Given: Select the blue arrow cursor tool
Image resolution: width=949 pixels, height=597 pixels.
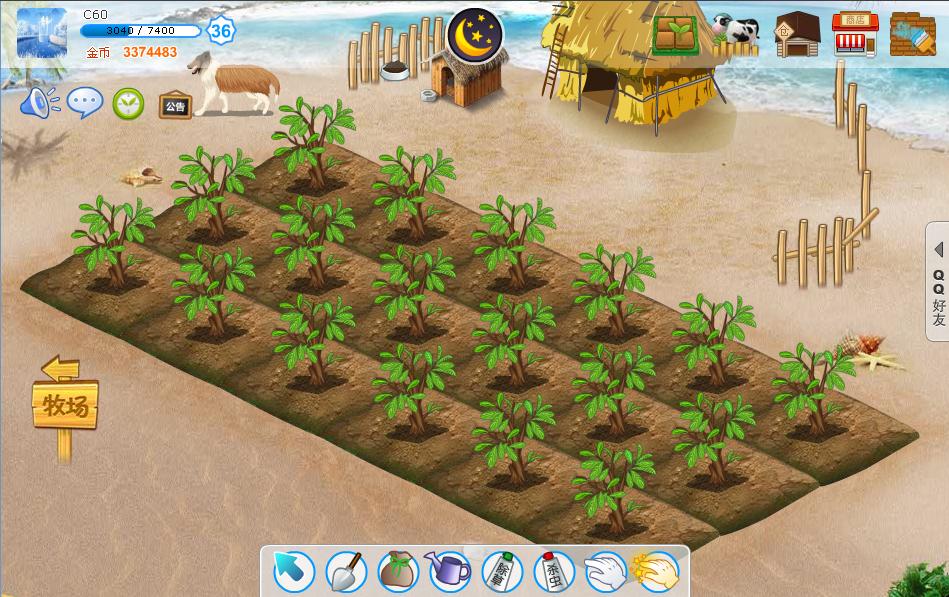Looking at the screenshot, I should click(294, 572).
